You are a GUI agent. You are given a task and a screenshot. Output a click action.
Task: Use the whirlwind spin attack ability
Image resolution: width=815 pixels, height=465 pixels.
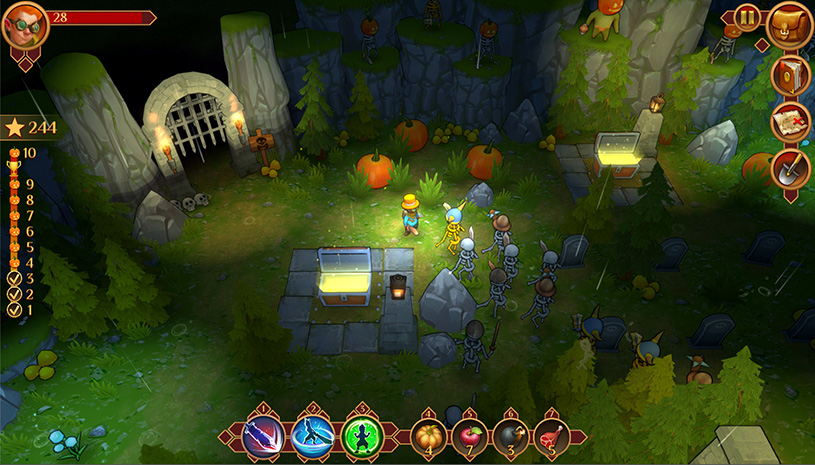[x=312, y=436]
